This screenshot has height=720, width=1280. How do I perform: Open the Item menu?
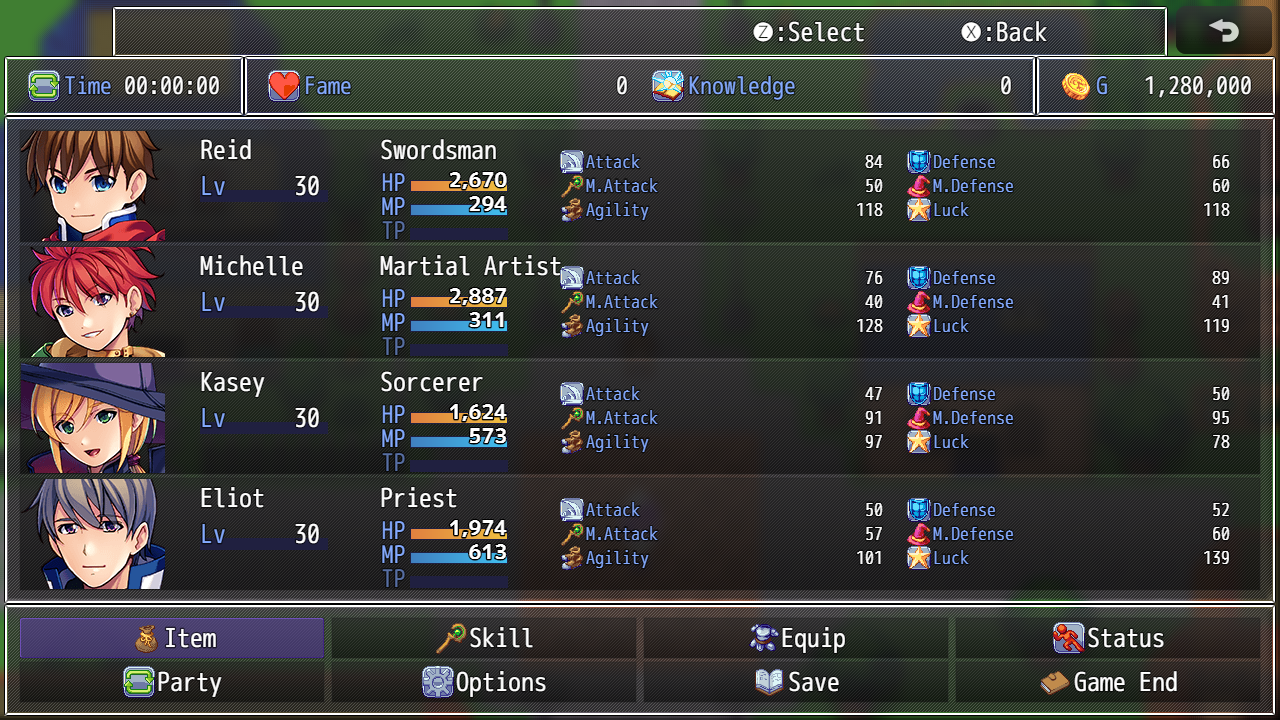coord(172,638)
